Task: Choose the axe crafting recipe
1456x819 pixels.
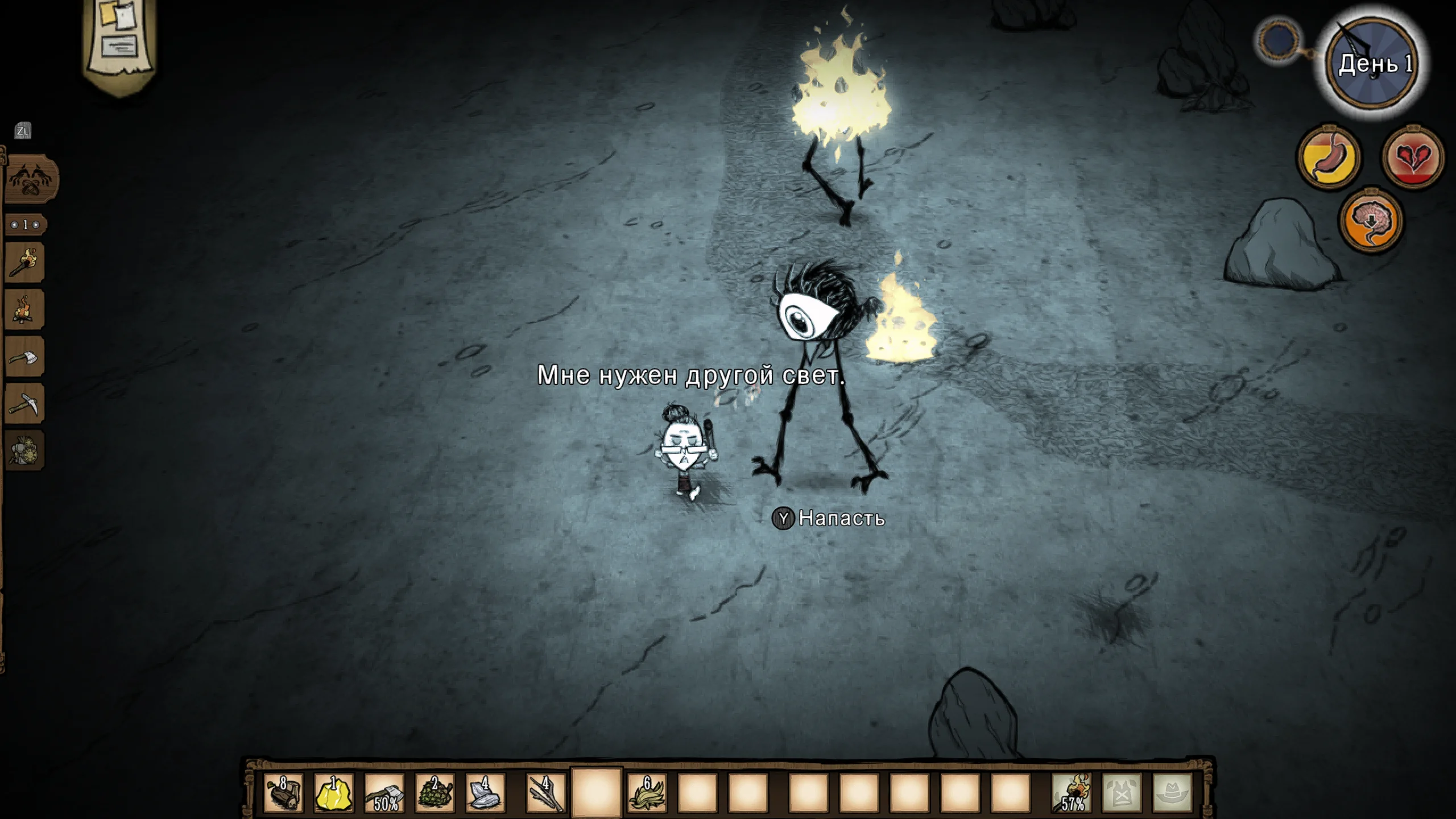Action: (x=25, y=357)
